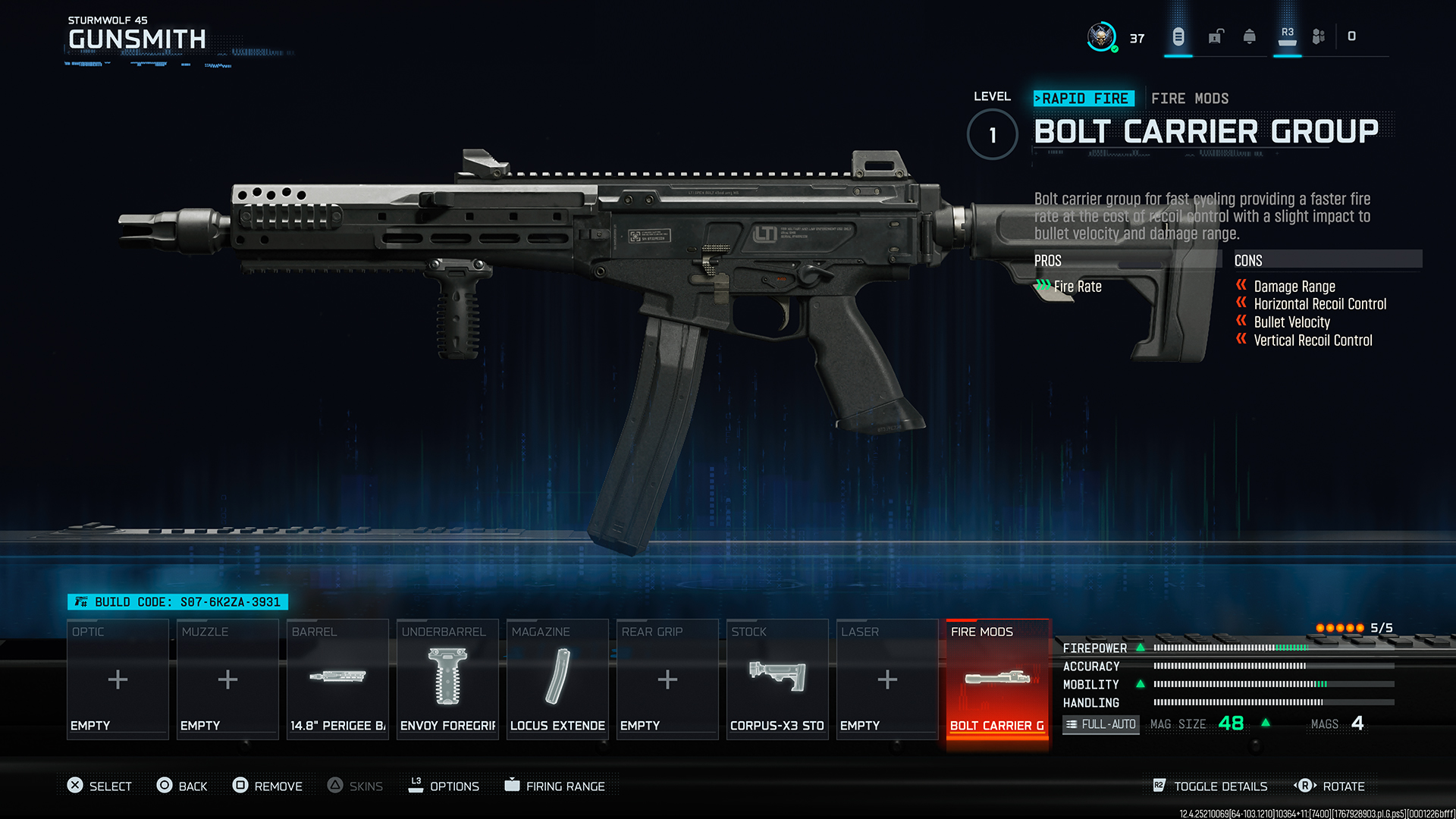Select the Locus Extended magazine slot
Screen dimensions: 1456x819
tap(557, 679)
